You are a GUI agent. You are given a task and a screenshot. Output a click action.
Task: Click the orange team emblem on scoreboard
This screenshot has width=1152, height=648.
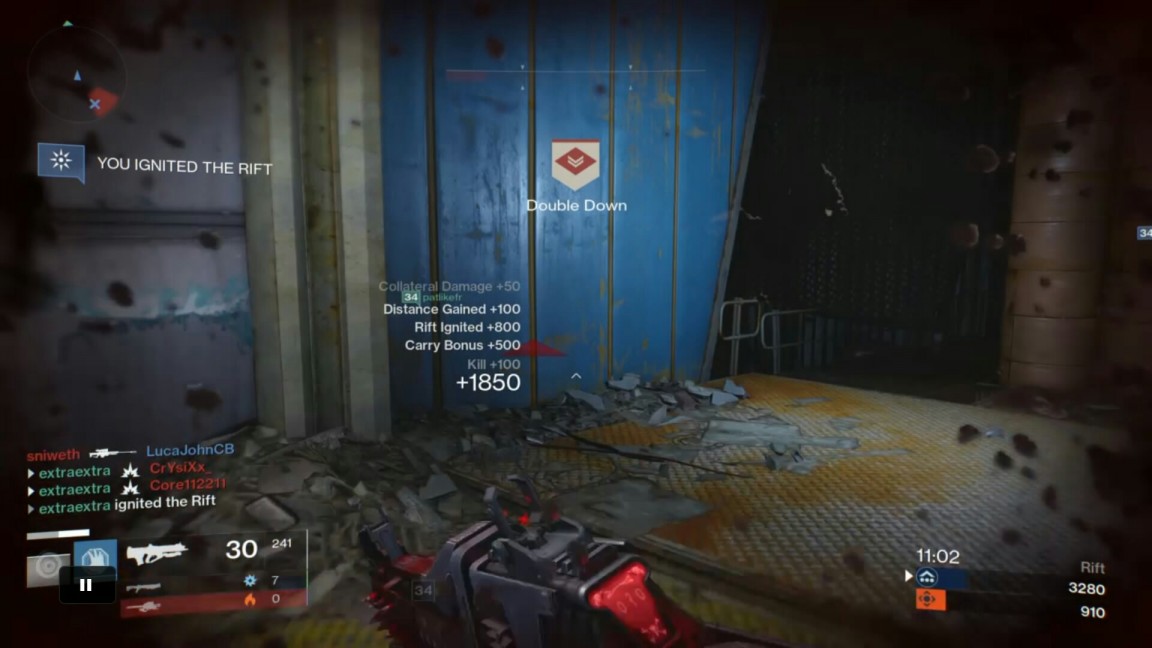[x=927, y=599]
